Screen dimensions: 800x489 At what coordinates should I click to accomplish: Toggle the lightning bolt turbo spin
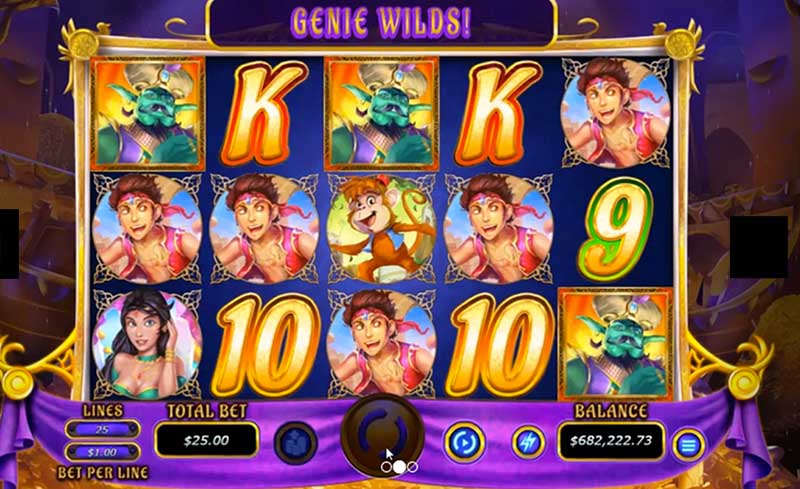pyautogui.click(x=528, y=441)
